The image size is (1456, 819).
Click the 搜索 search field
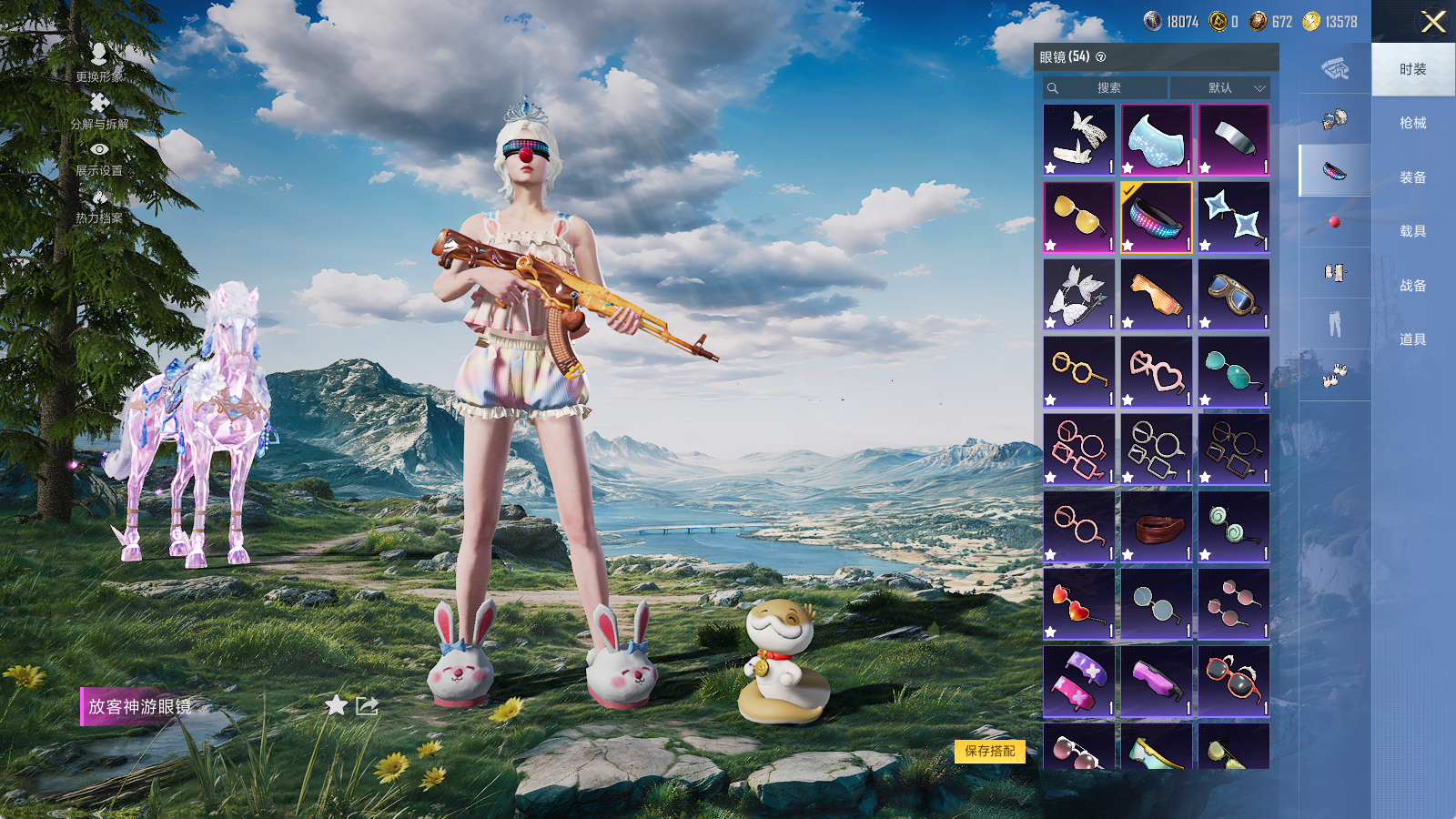1107,88
